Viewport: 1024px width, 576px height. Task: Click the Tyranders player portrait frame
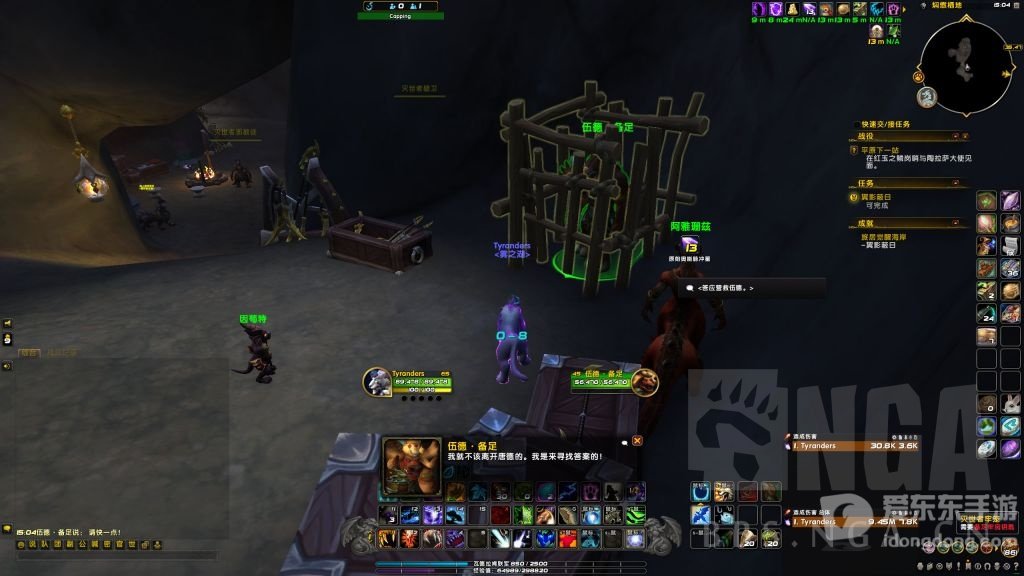(377, 381)
